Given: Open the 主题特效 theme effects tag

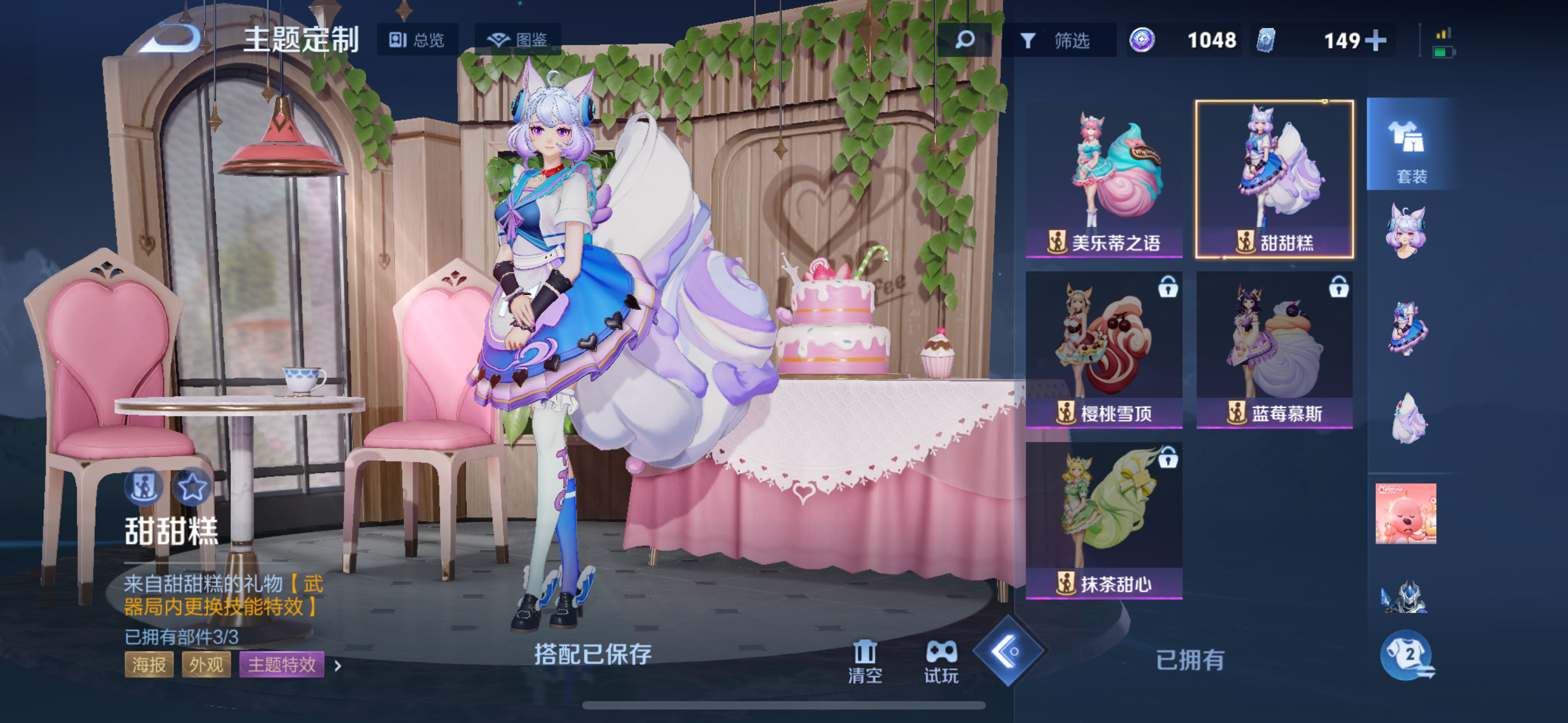Looking at the screenshot, I should pos(281,664).
